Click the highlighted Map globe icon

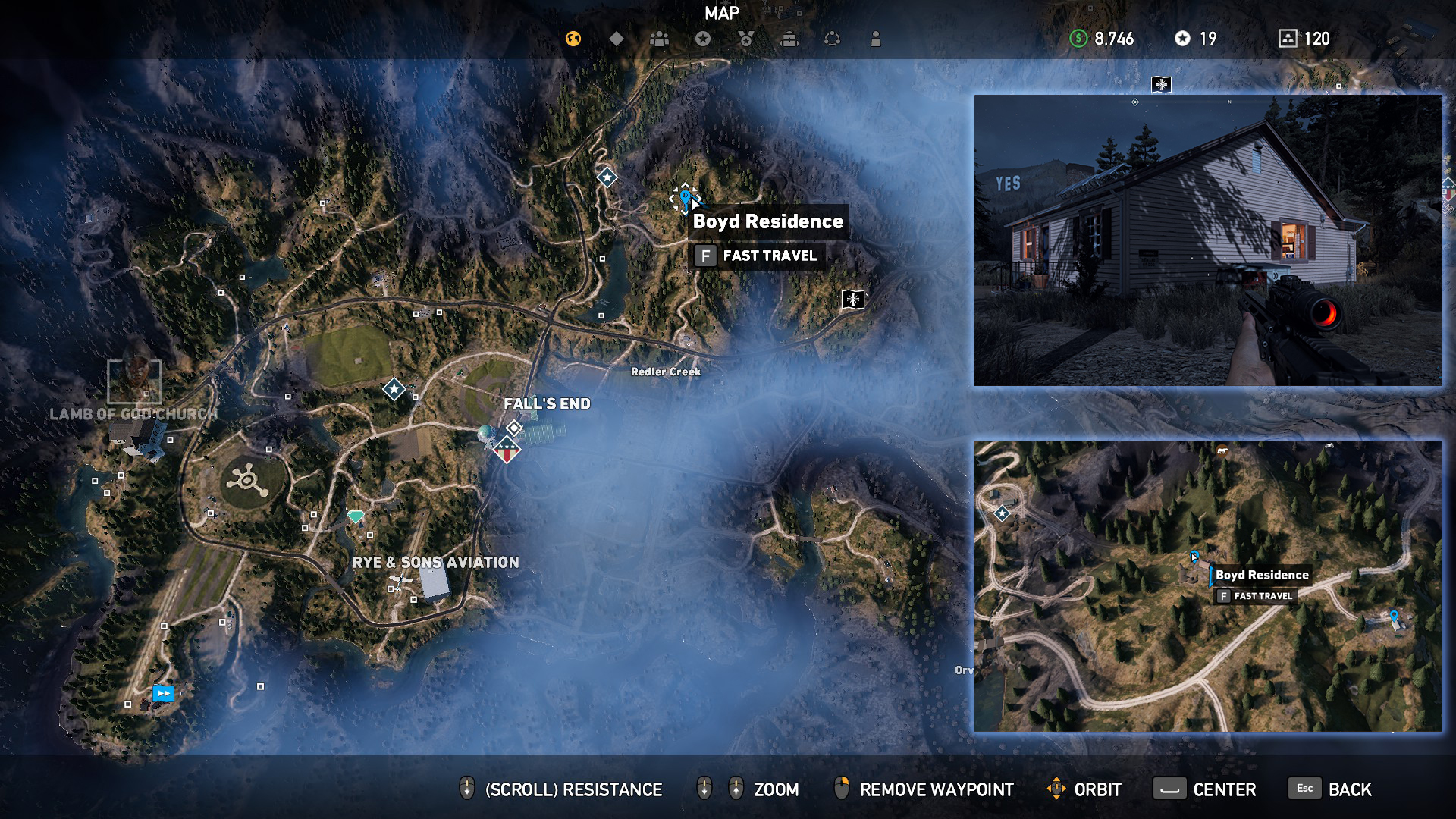coord(573,38)
